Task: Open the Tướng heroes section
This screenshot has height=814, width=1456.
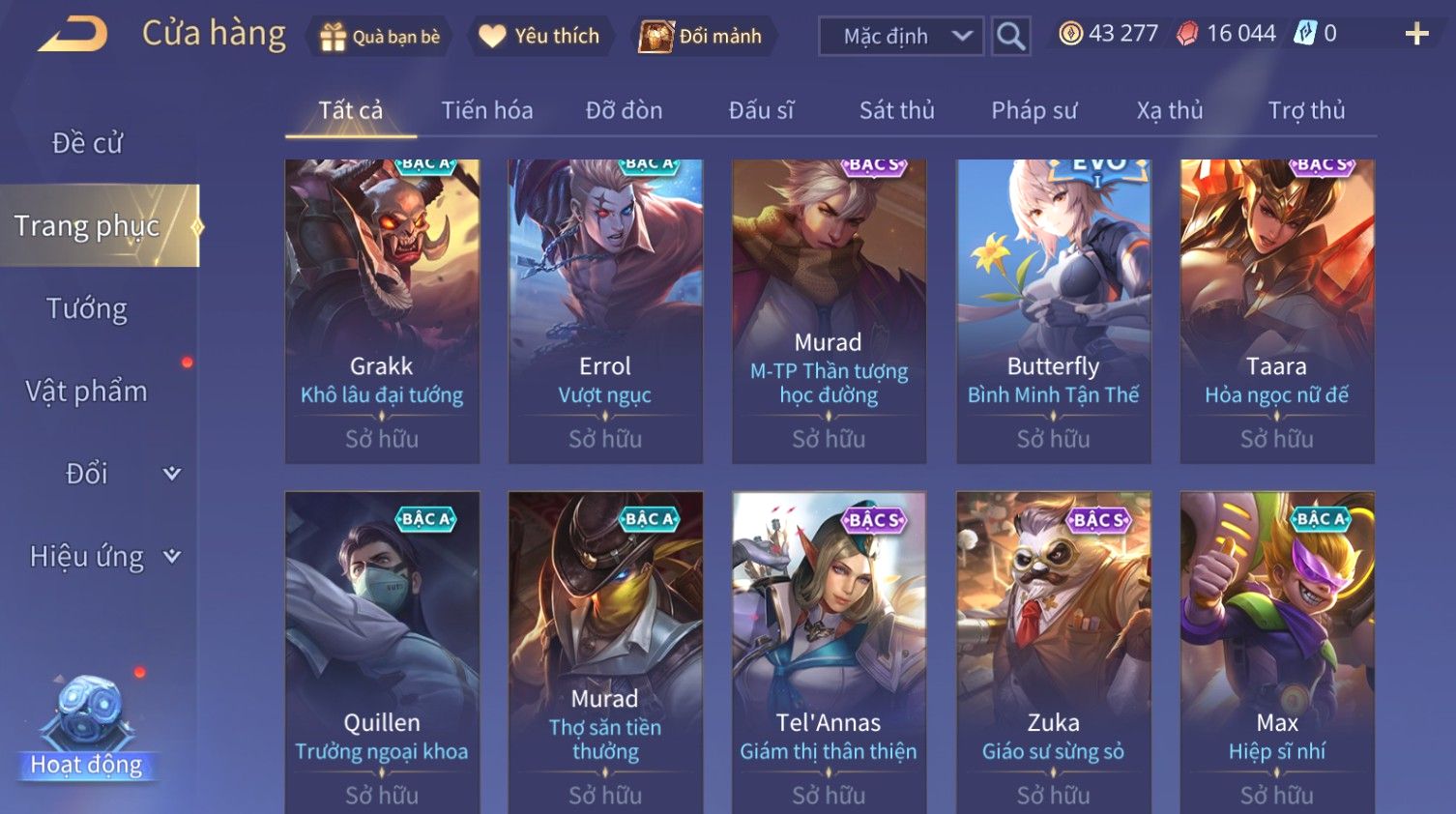Action: click(x=87, y=308)
